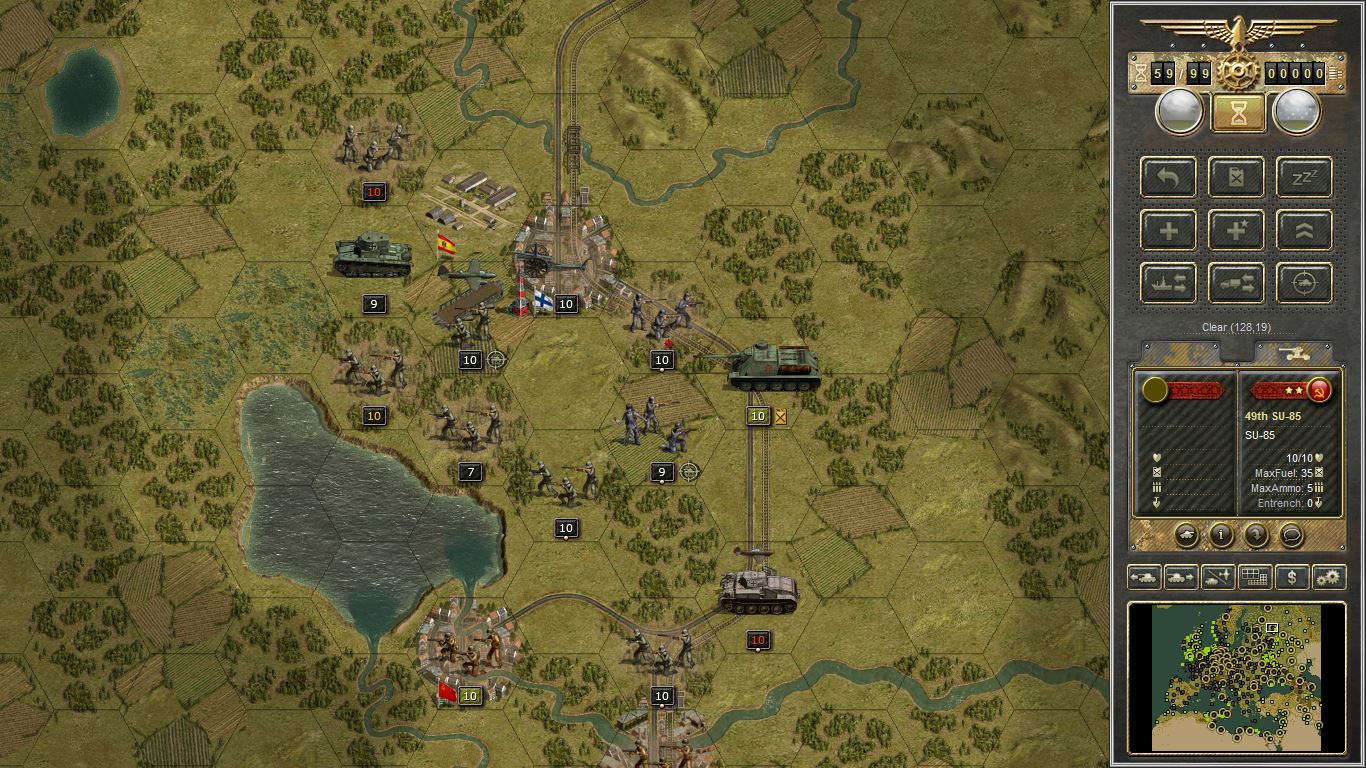Select the next unit (tank right arrow)
This screenshot has height=768, width=1366.
click(x=1180, y=577)
